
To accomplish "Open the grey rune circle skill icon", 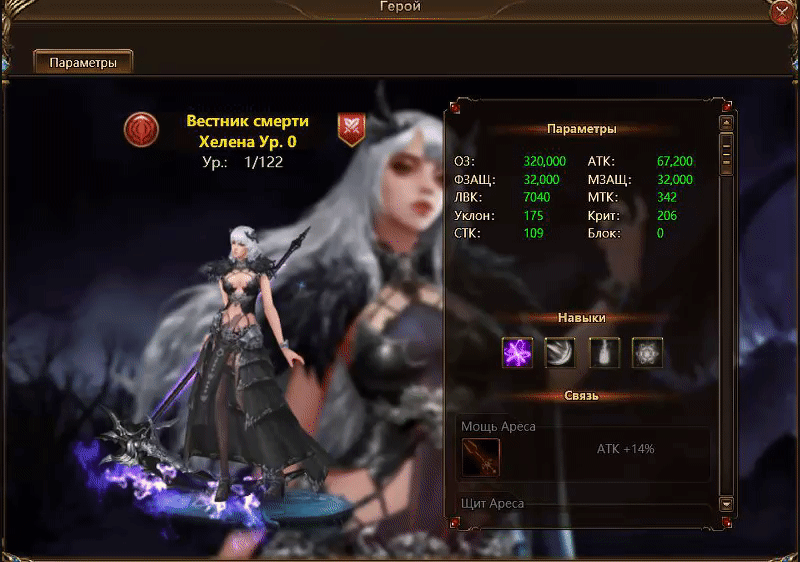I will [648, 352].
